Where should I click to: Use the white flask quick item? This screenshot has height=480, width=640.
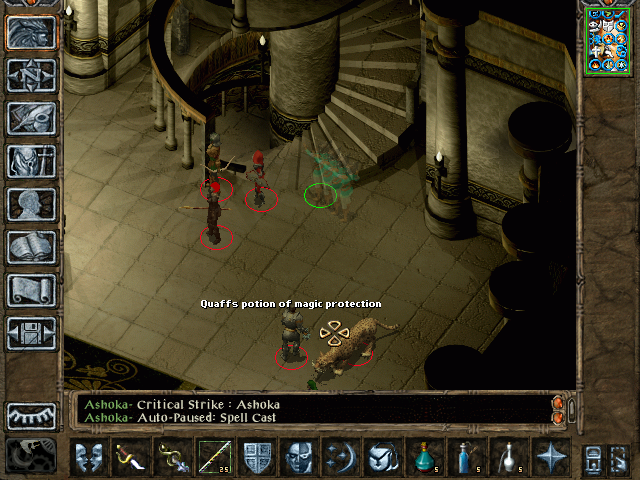(x=510, y=457)
